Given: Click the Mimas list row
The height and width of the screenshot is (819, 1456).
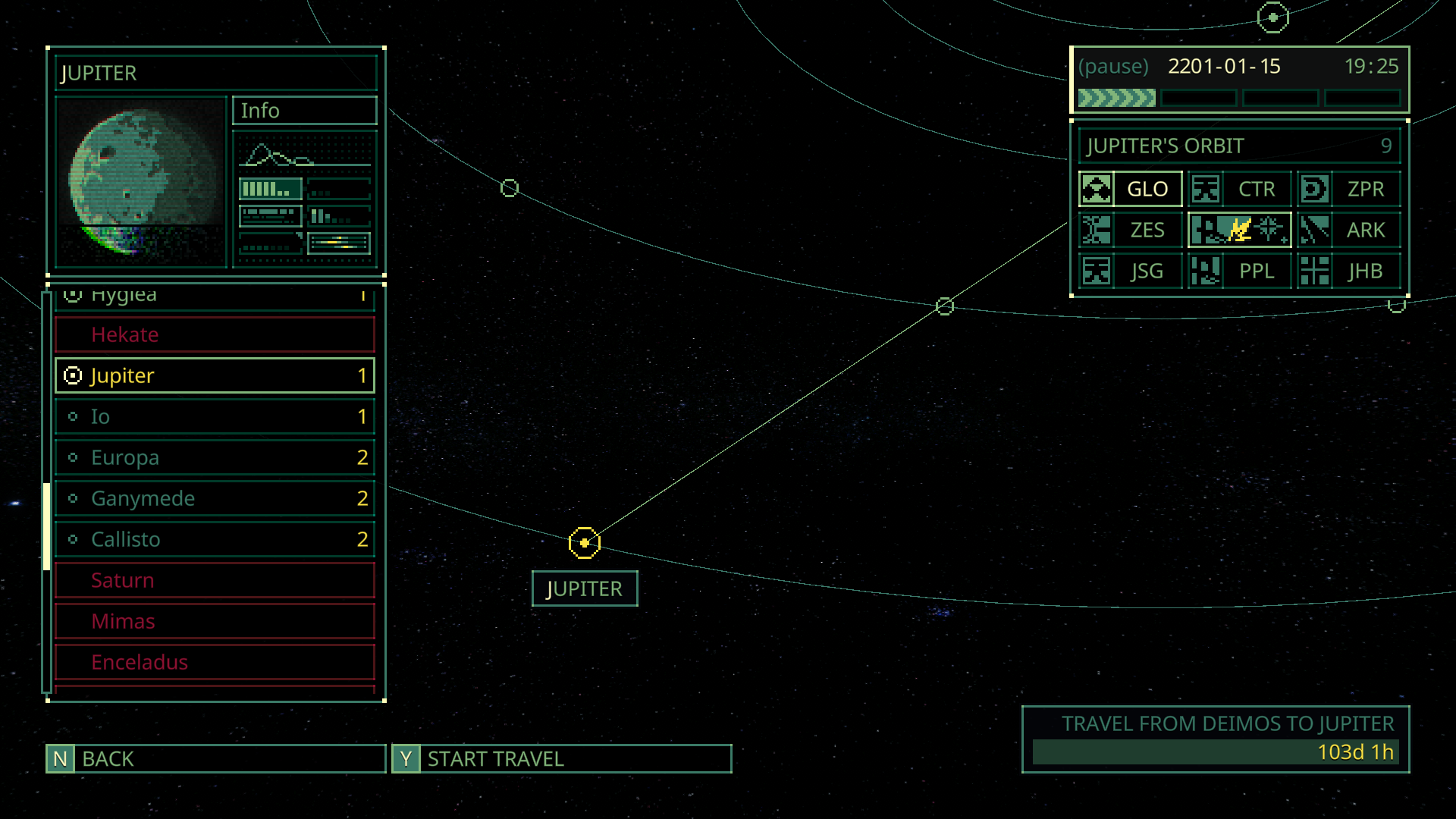Looking at the screenshot, I should 215,622.
